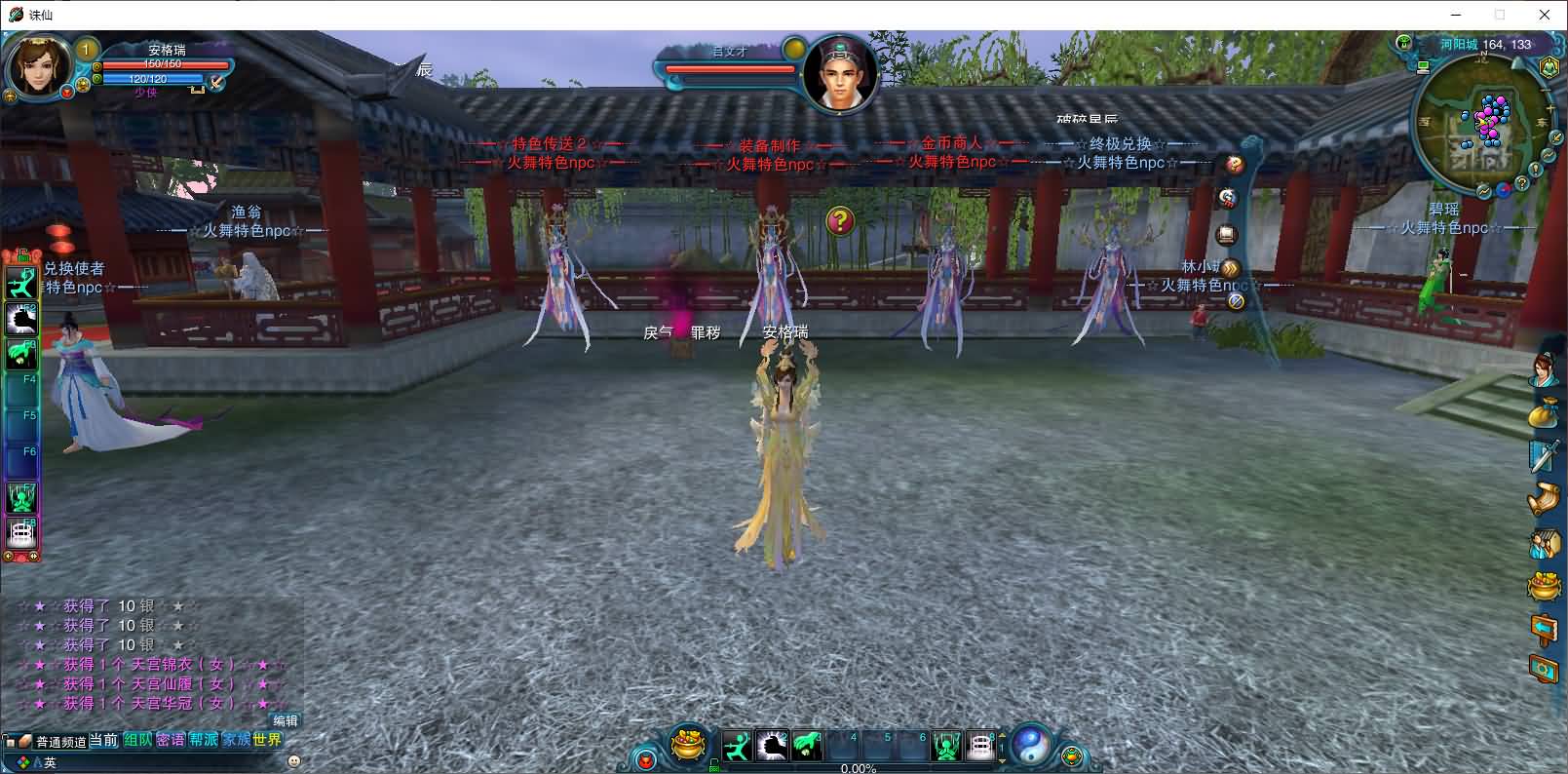The width and height of the screenshot is (1568, 774).
Task: Click the 编辑 edit button above chat
Action: pyautogui.click(x=285, y=720)
